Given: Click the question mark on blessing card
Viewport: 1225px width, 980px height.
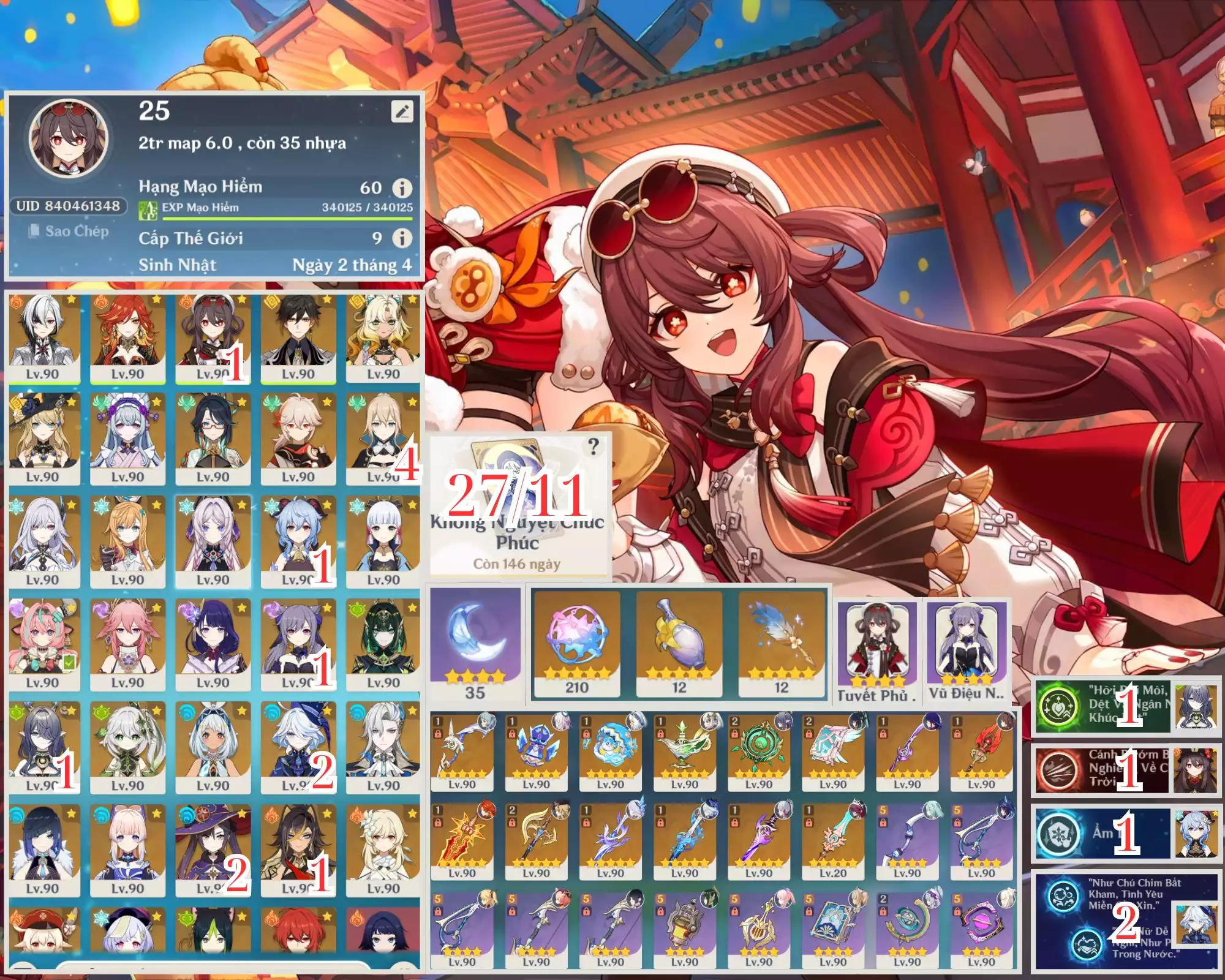Looking at the screenshot, I should [593, 447].
